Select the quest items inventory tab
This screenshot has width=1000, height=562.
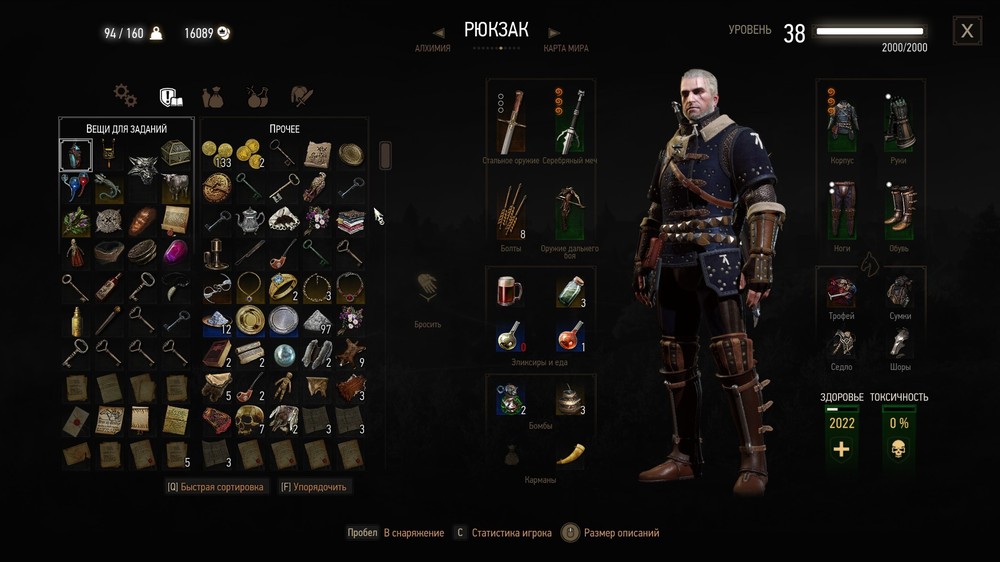[x=170, y=97]
